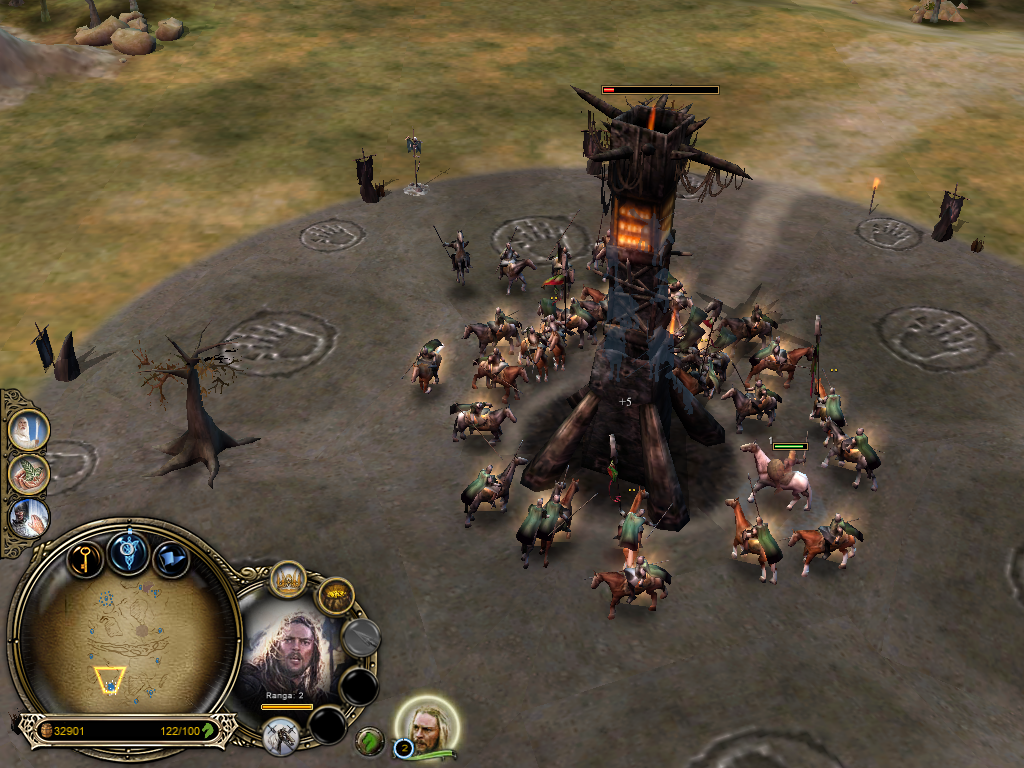Click the green horse-head button

[370, 741]
